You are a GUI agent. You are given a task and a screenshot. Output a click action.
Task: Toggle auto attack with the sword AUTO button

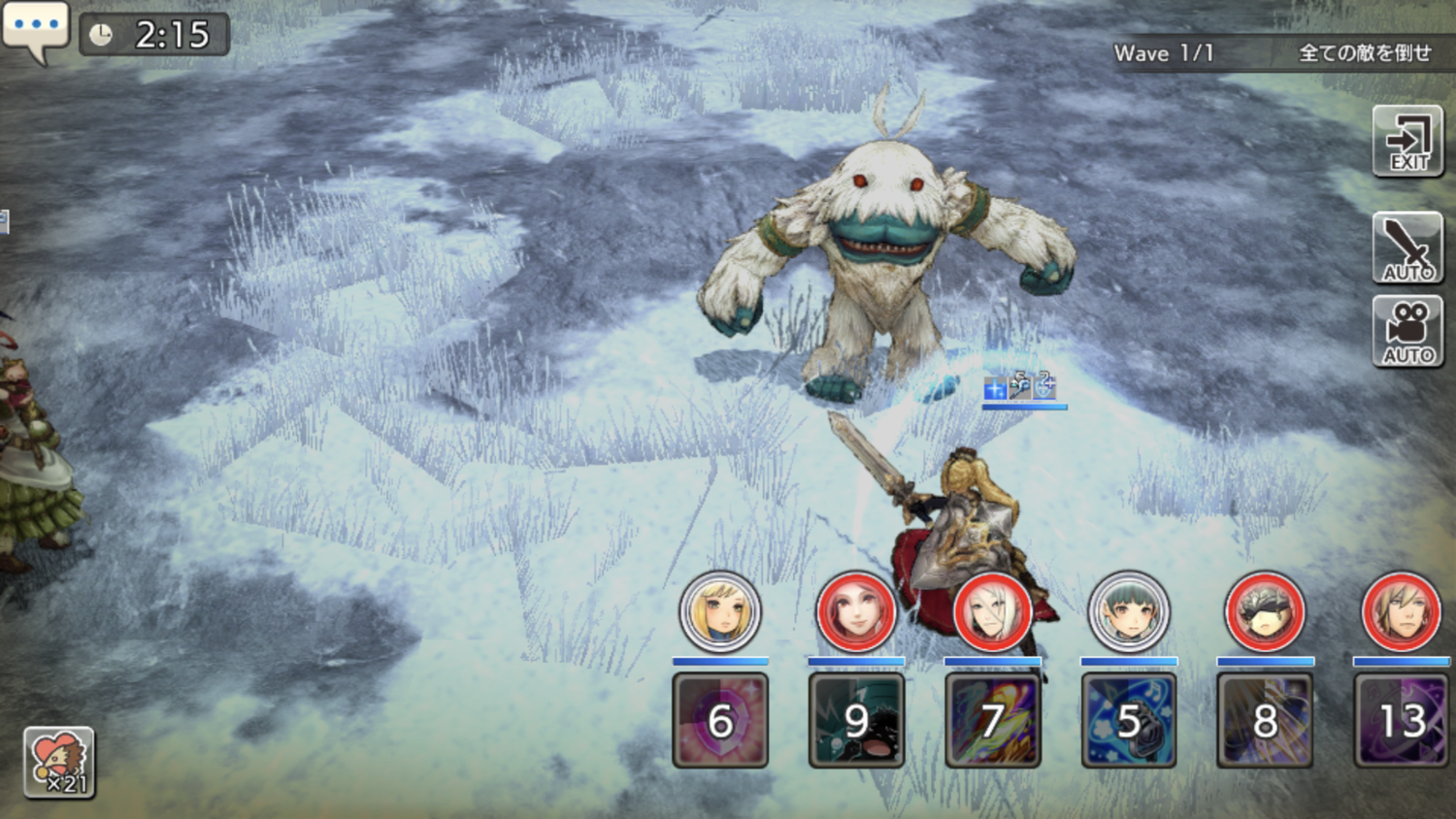tap(1407, 247)
